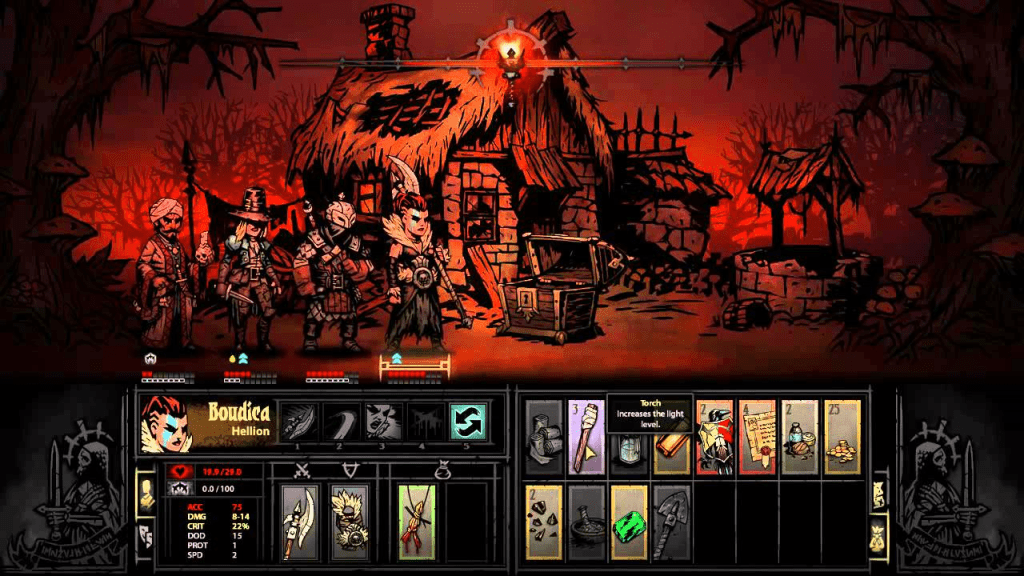Activate the shouting face skill icon
The image size is (1024, 576).
tap(384, 421)
